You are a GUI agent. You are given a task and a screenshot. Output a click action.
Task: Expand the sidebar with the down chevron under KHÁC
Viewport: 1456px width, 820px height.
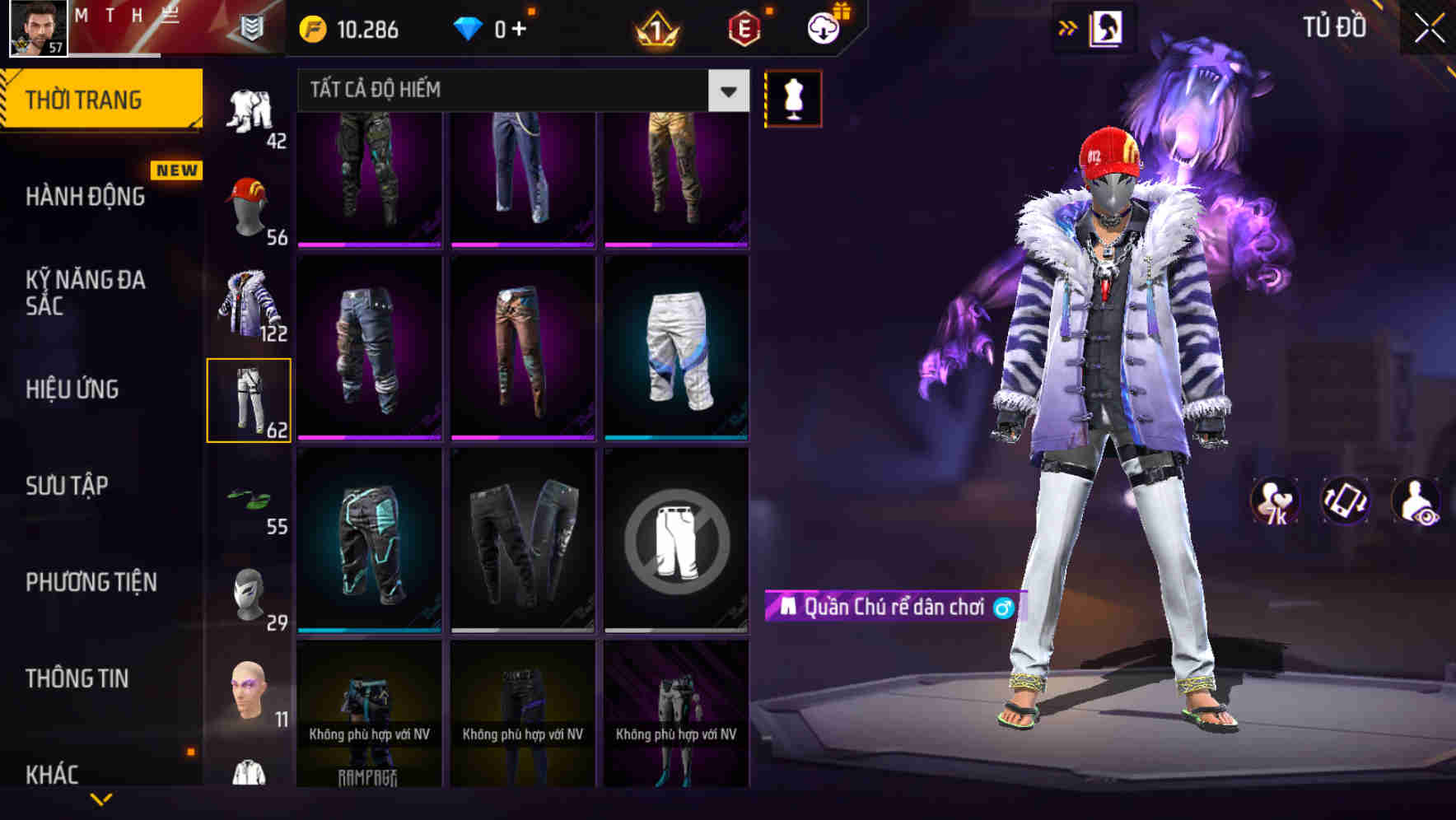(103, 800)
